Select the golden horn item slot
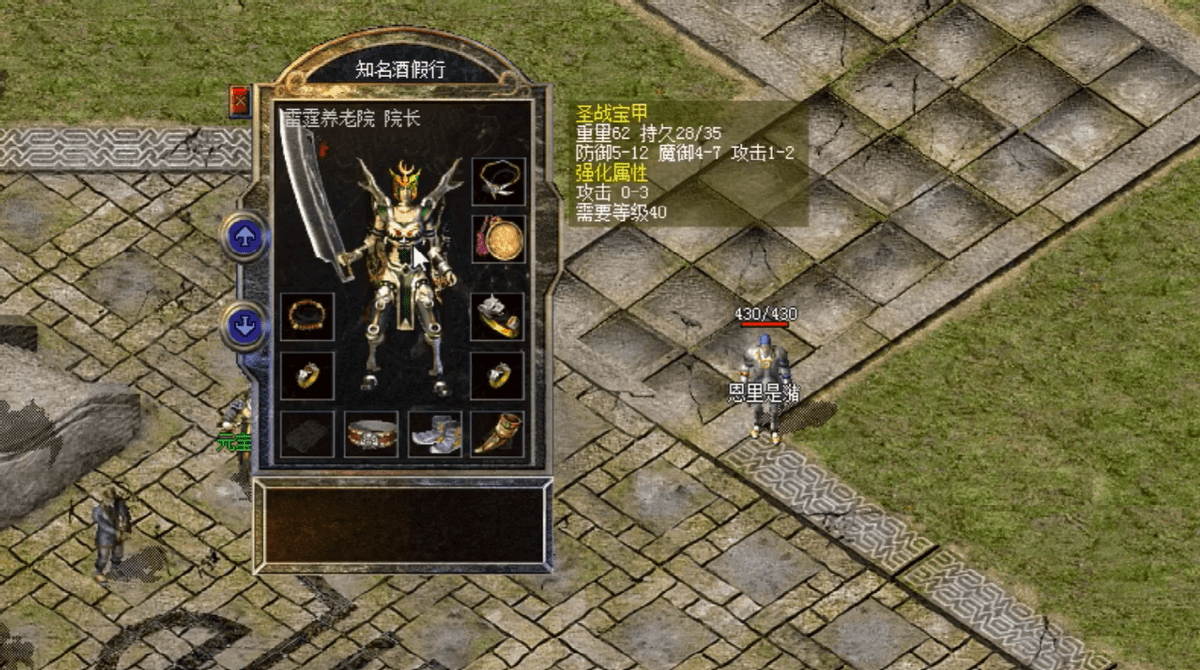This screenshot has width=1200, height=670. point(497,434)
